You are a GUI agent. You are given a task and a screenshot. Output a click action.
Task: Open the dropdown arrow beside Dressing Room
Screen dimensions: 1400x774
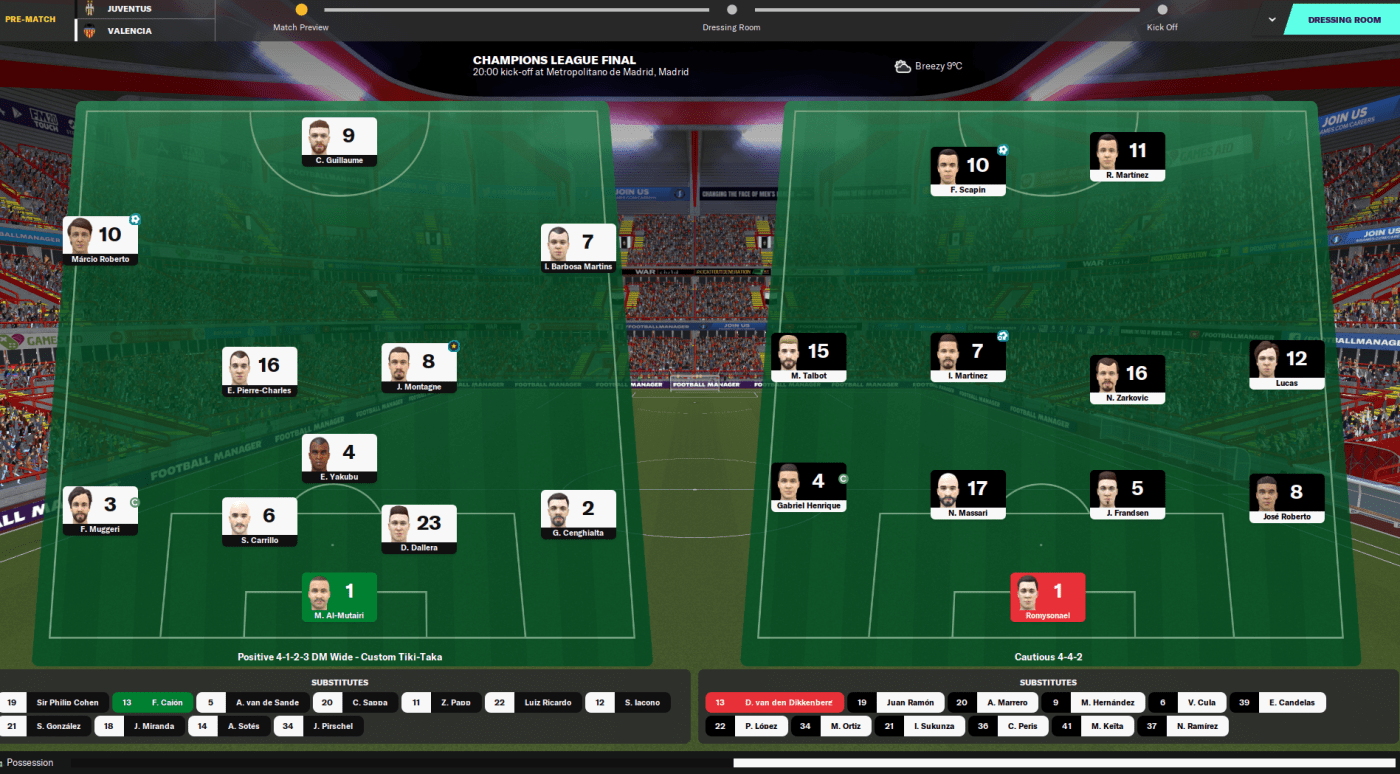tap(1272, 19)
